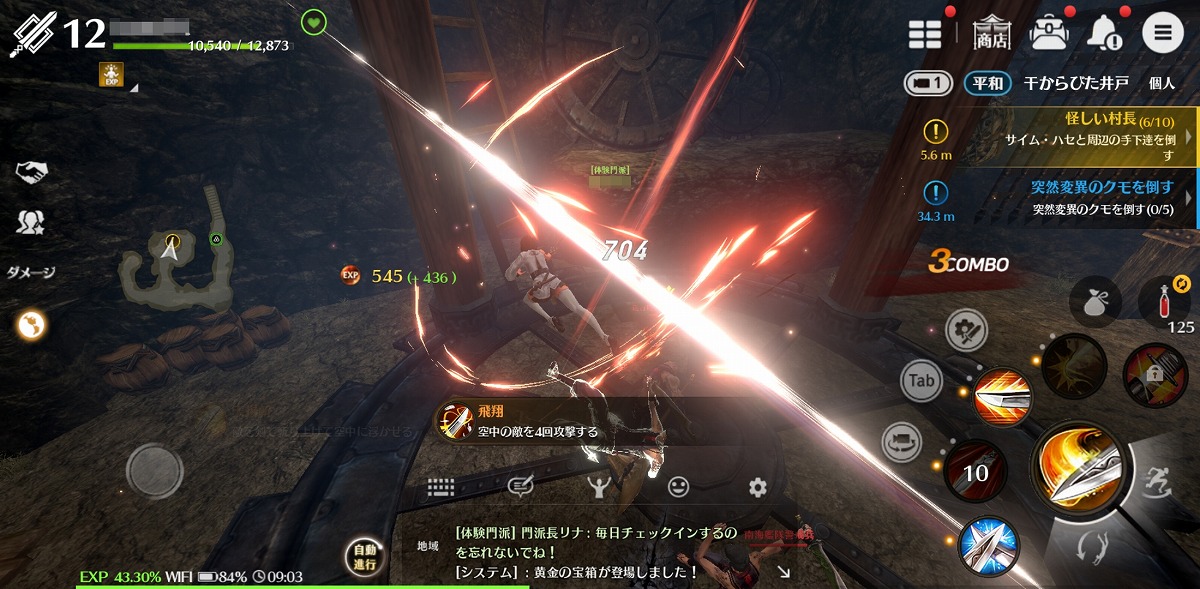
Task: Open the chat keyboard input
Action: pos(441,487)
